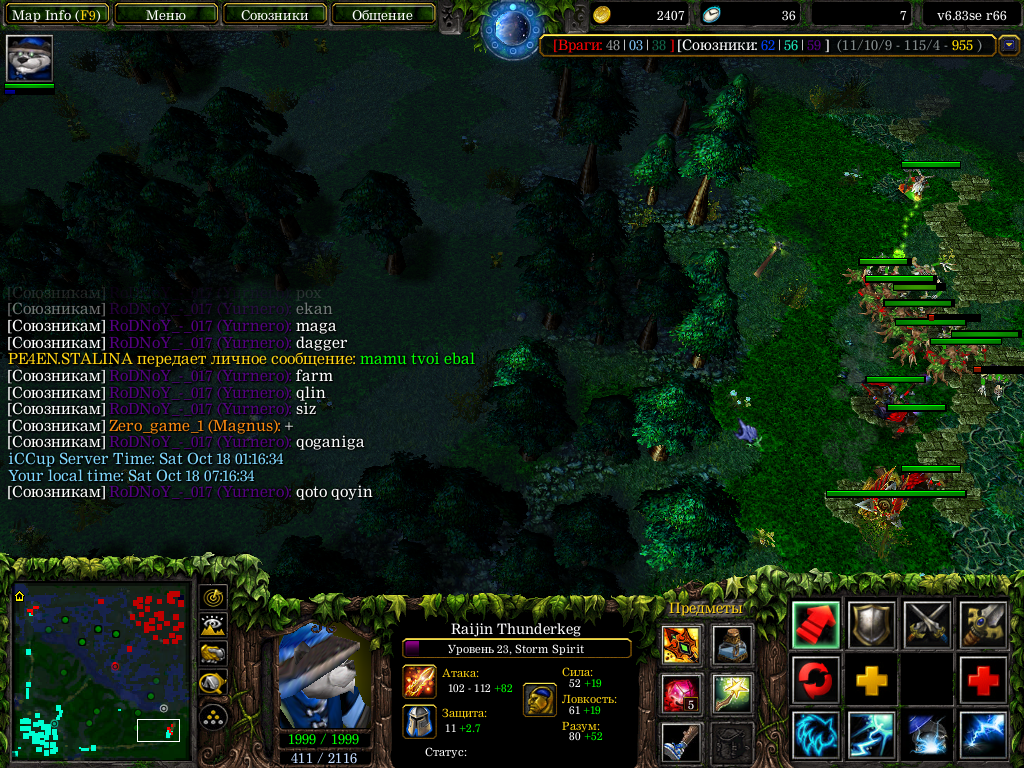Screen dimensions: 1024x768
Task: Click the crossed swords command icon
Action: point(928,625)
